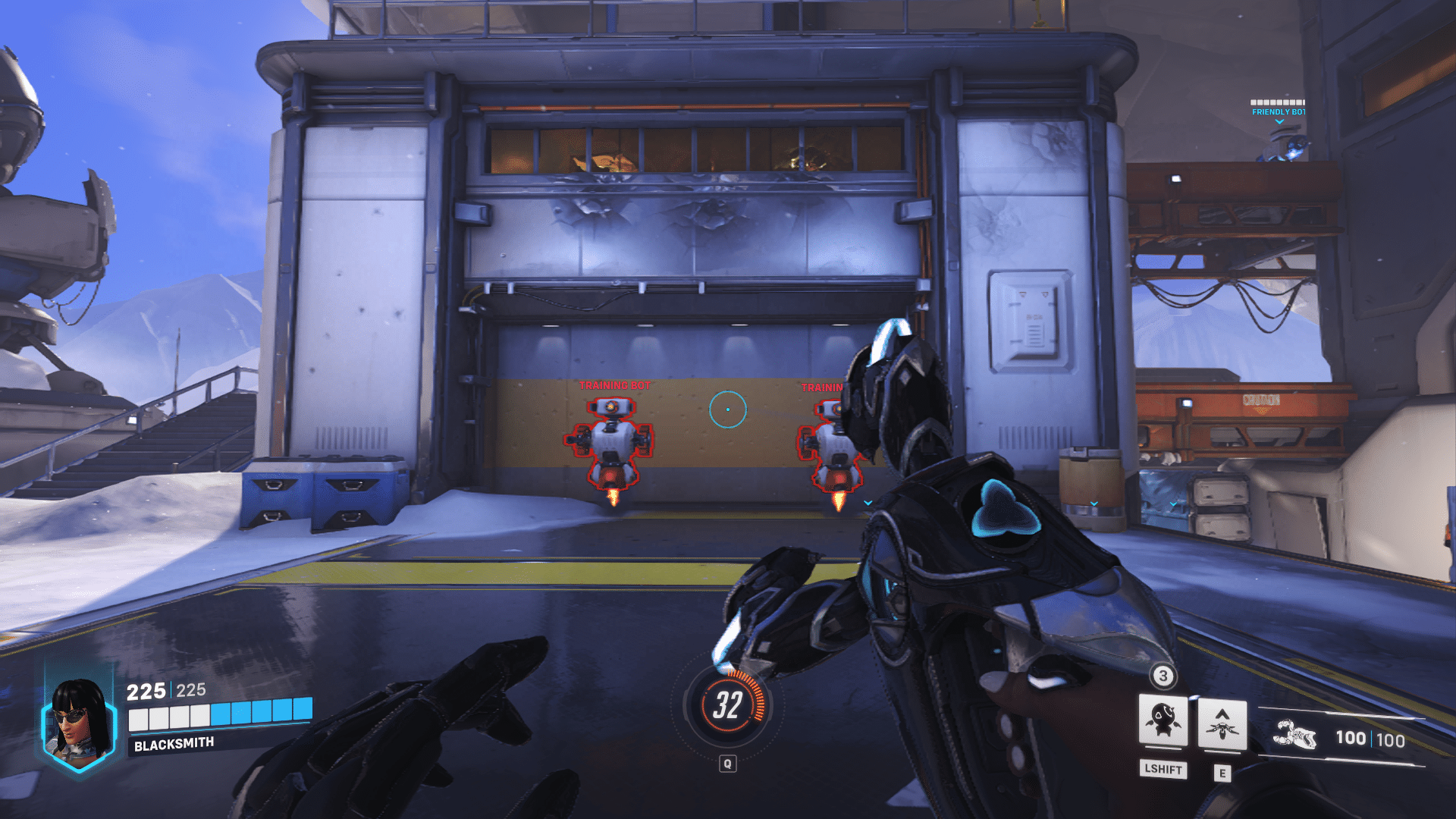Expand the chevron below the Friendly Bot label
This screenshot has width=1456, height=819.
(x=1281, y=123)
